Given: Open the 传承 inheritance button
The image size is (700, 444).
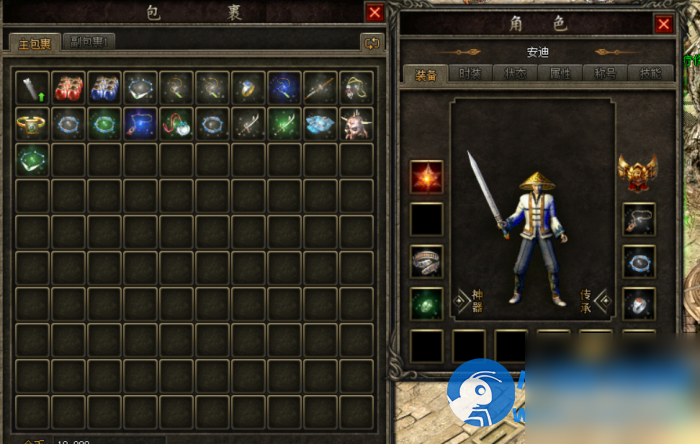Looking at the screenshot, I should tap(592, 297).
